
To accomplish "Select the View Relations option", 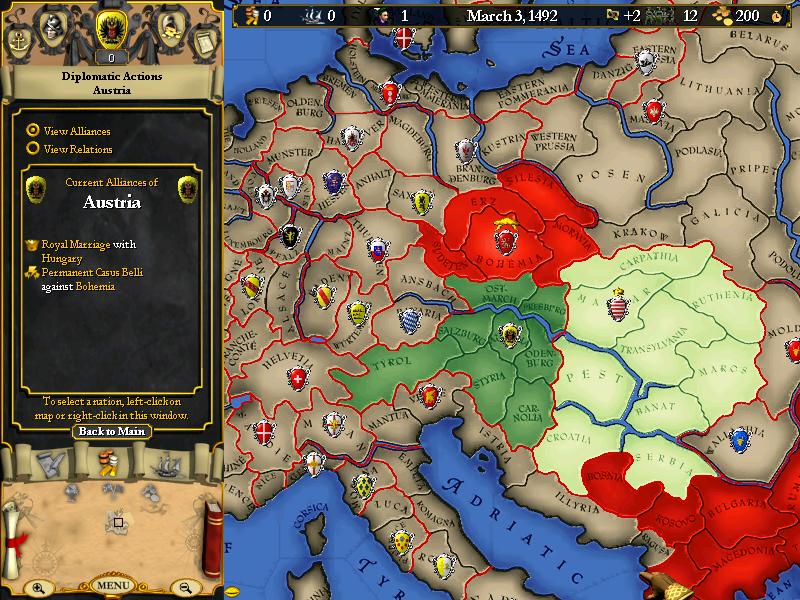I will coord(34,149).
